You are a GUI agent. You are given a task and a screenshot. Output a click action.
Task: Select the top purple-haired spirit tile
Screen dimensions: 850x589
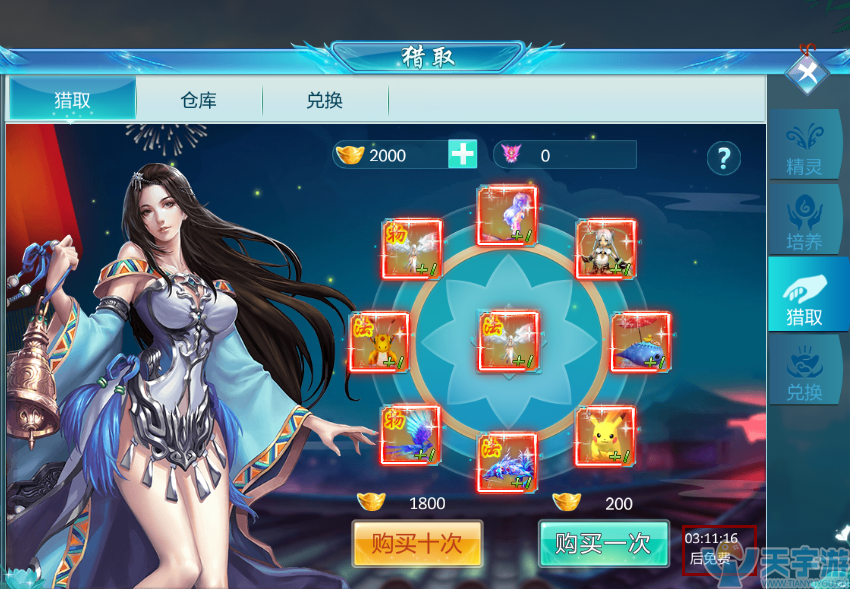tap(507, 215)
